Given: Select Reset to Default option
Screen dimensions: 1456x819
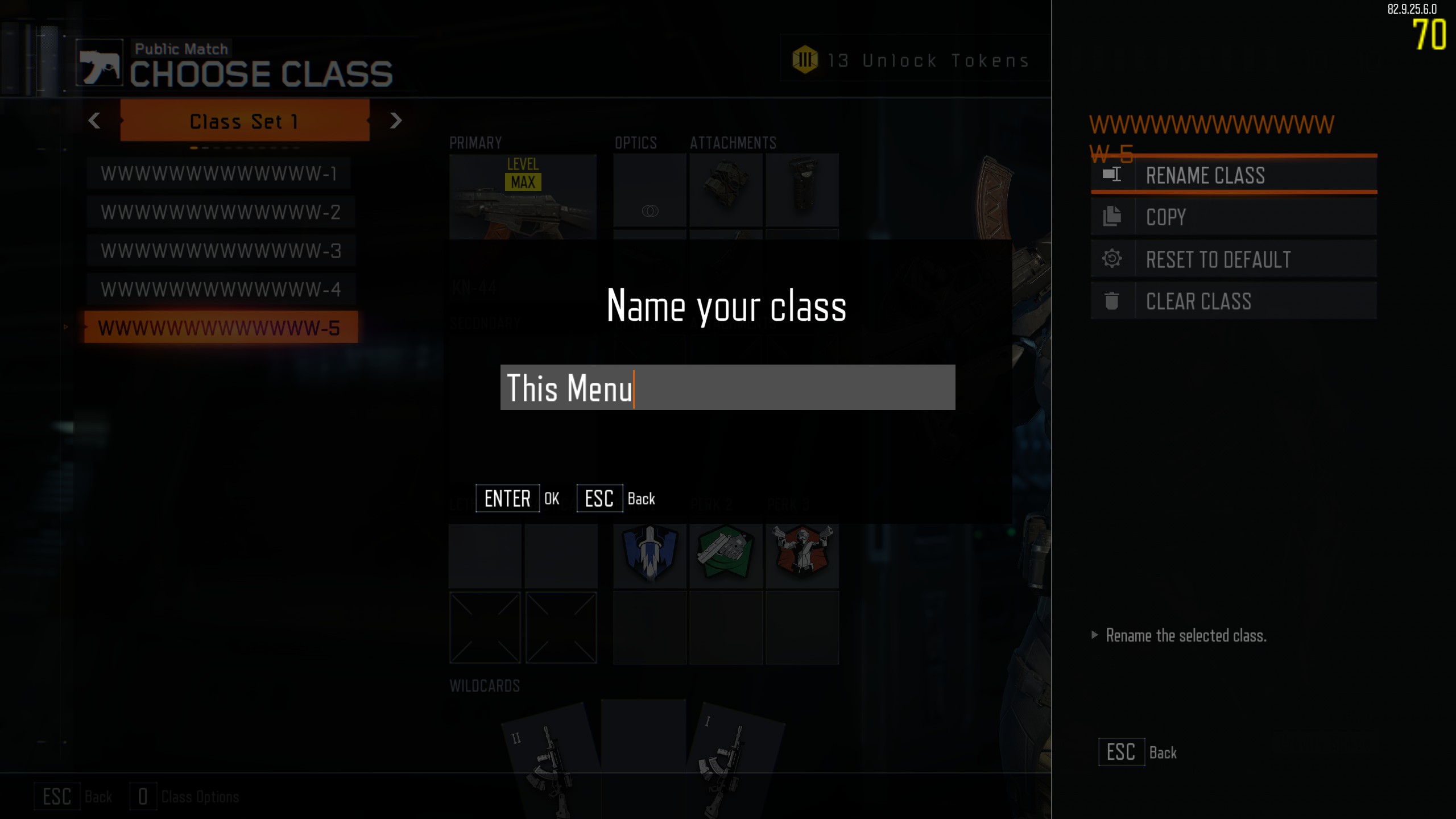Looking at the screenshot, I should point(1234,259).
